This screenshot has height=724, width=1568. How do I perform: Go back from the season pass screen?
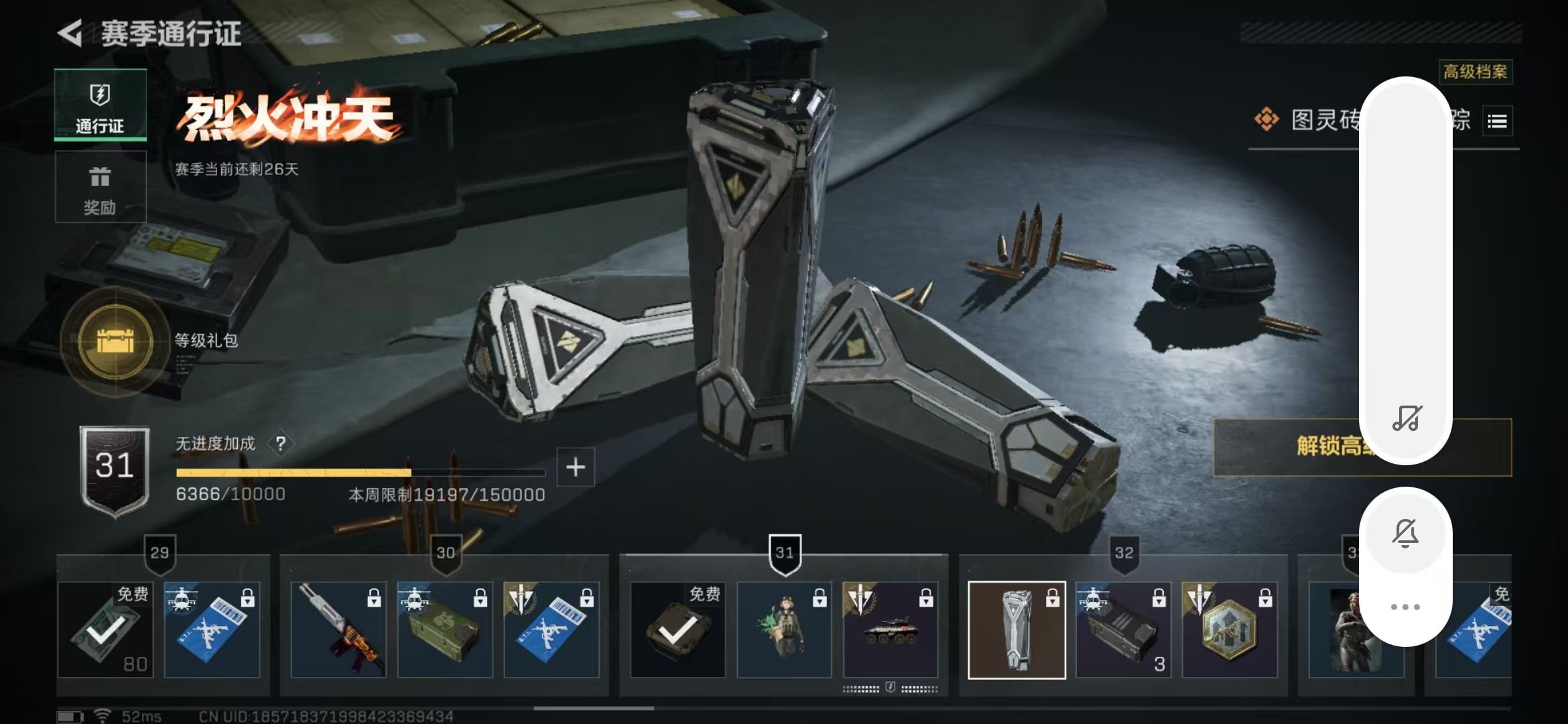(70, 33)
